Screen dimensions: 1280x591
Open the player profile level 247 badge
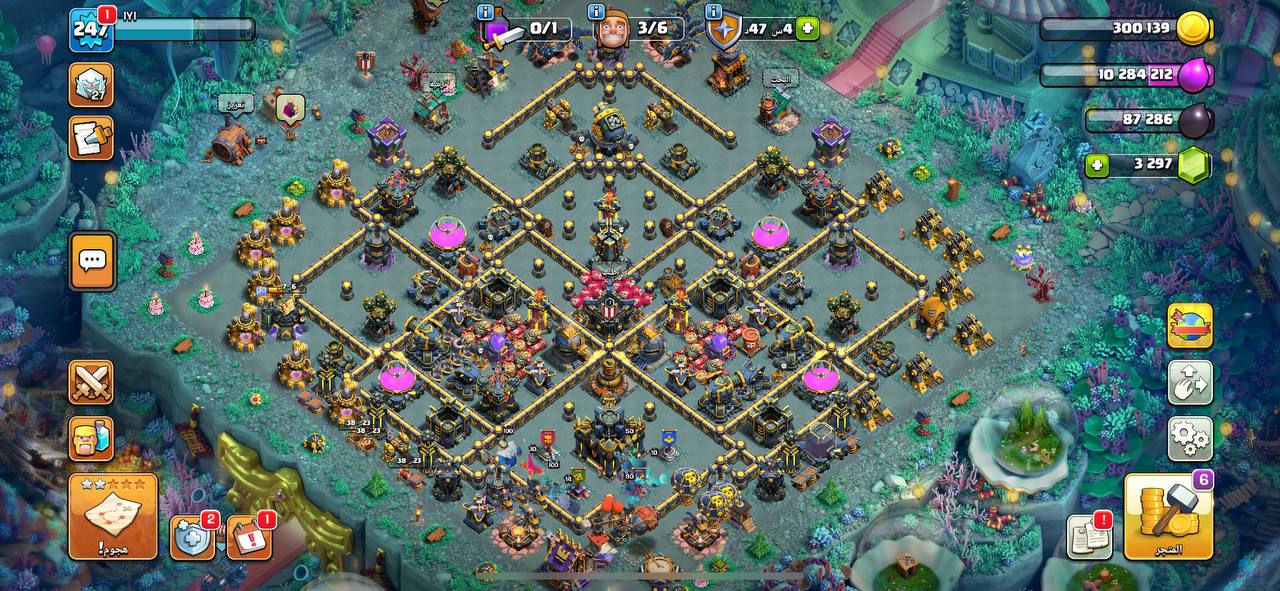pos(90,31)
